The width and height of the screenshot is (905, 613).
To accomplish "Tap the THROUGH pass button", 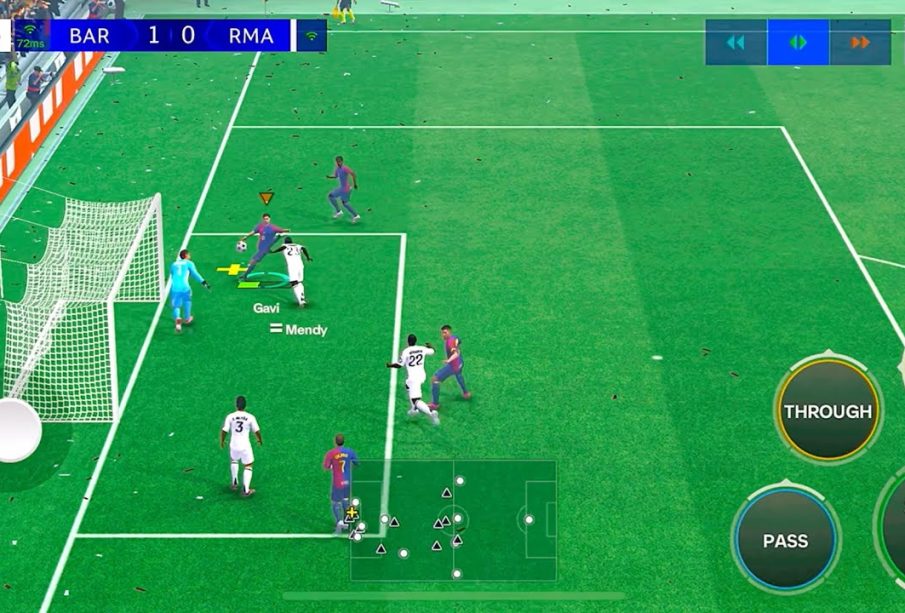I will (x=827, y=411).
